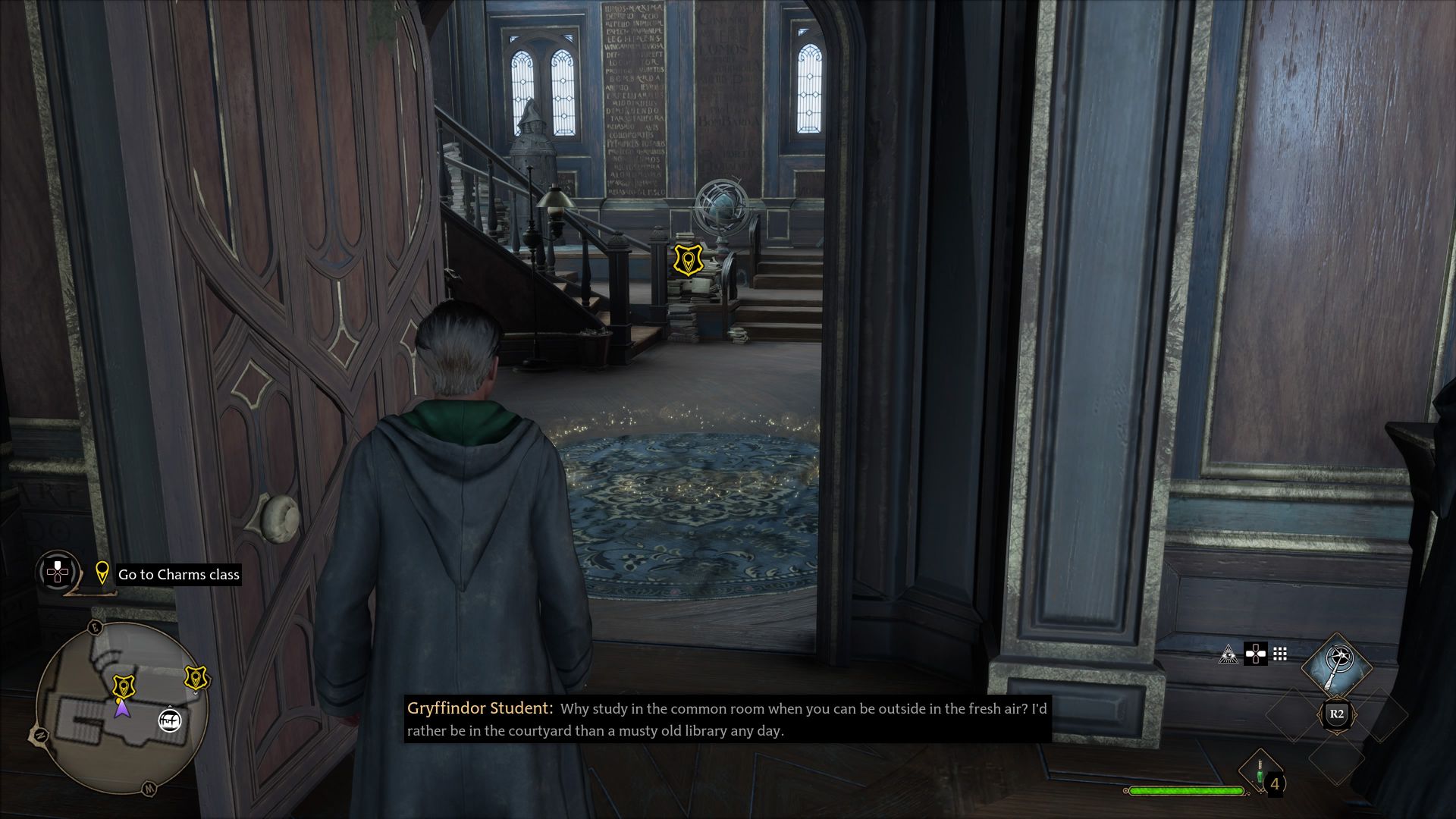Screen dimensions: 1456x819
Task: Click the white D-pad icon near the HUD
Action: click(1256, 654)
